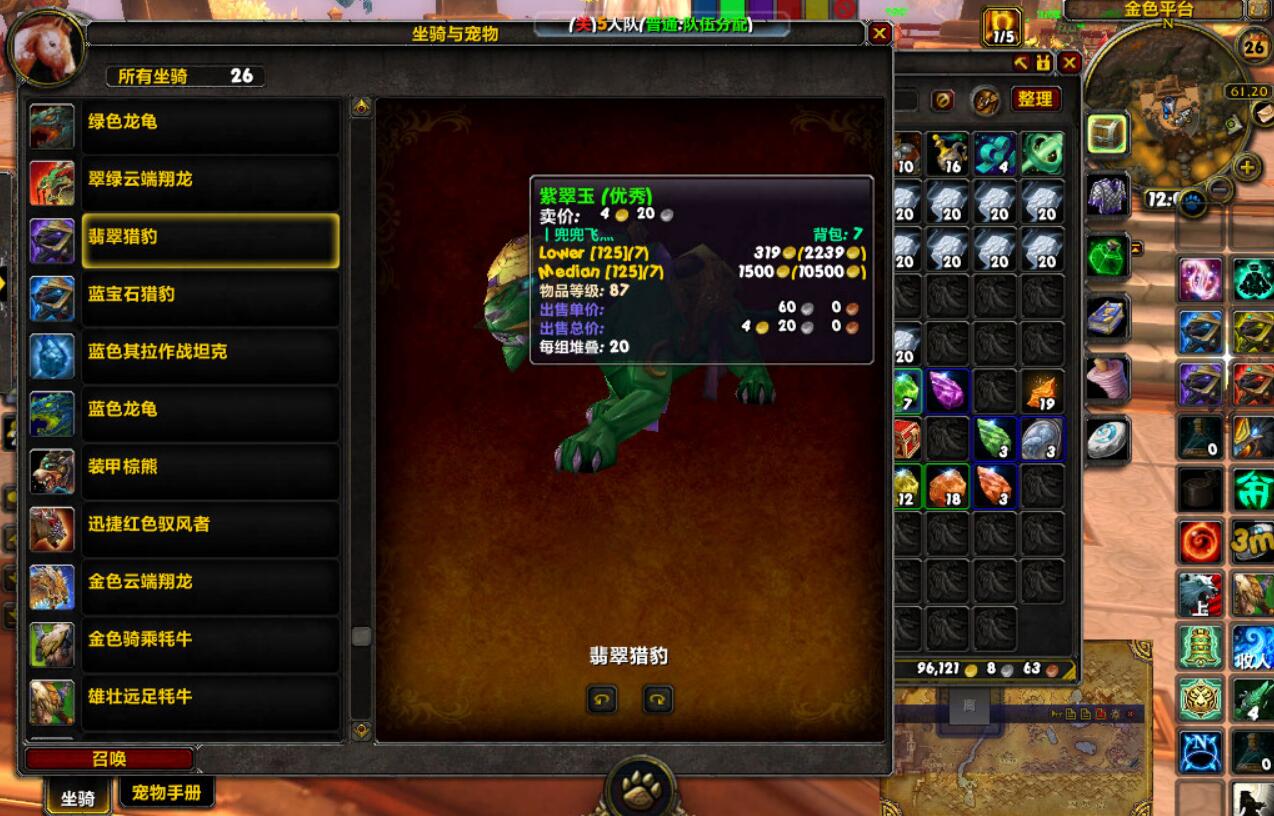
Task: Close the mounts and pets window
Action: click(x=879, y=33)
